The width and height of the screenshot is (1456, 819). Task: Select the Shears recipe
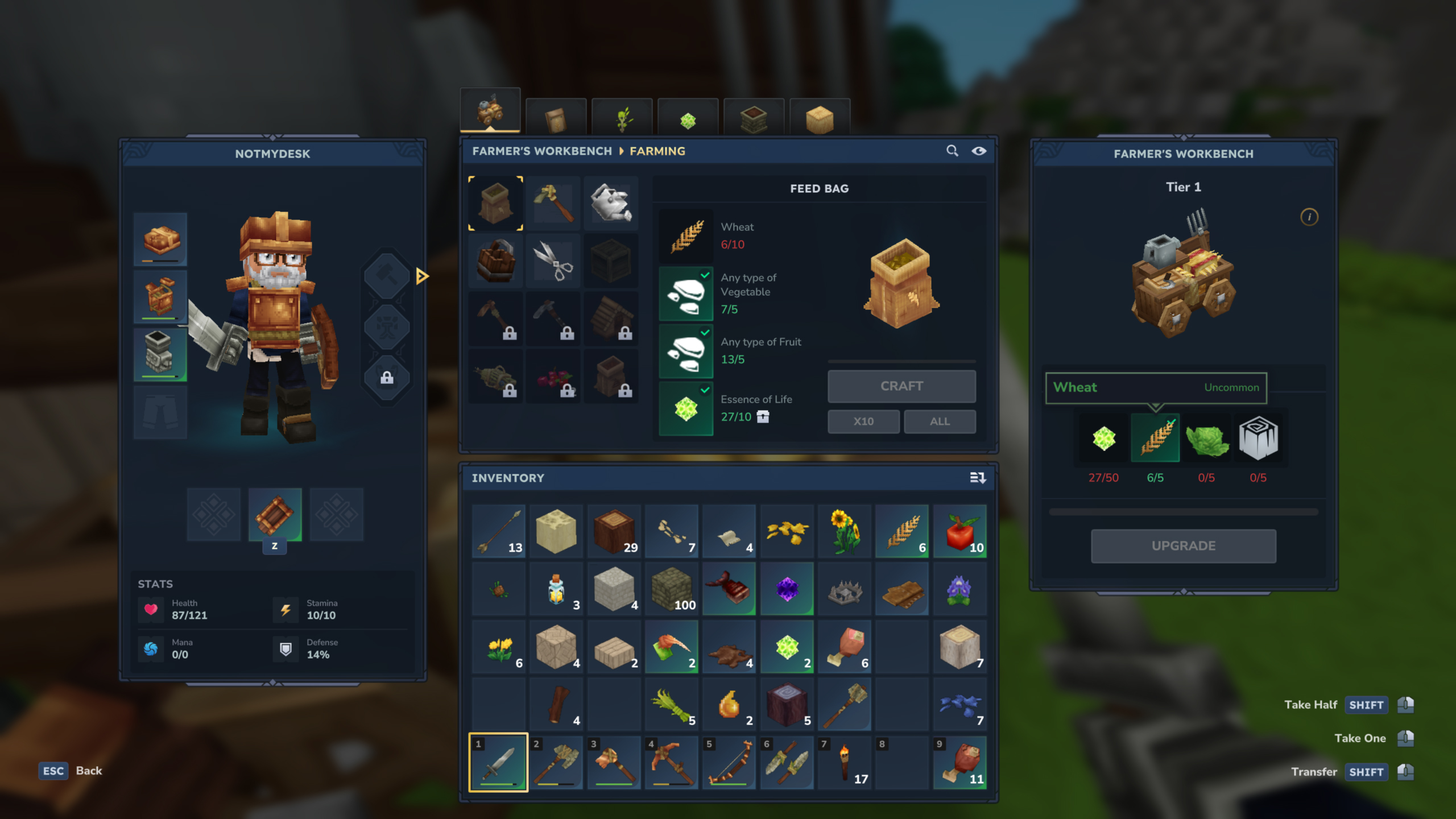pos(554,260)
